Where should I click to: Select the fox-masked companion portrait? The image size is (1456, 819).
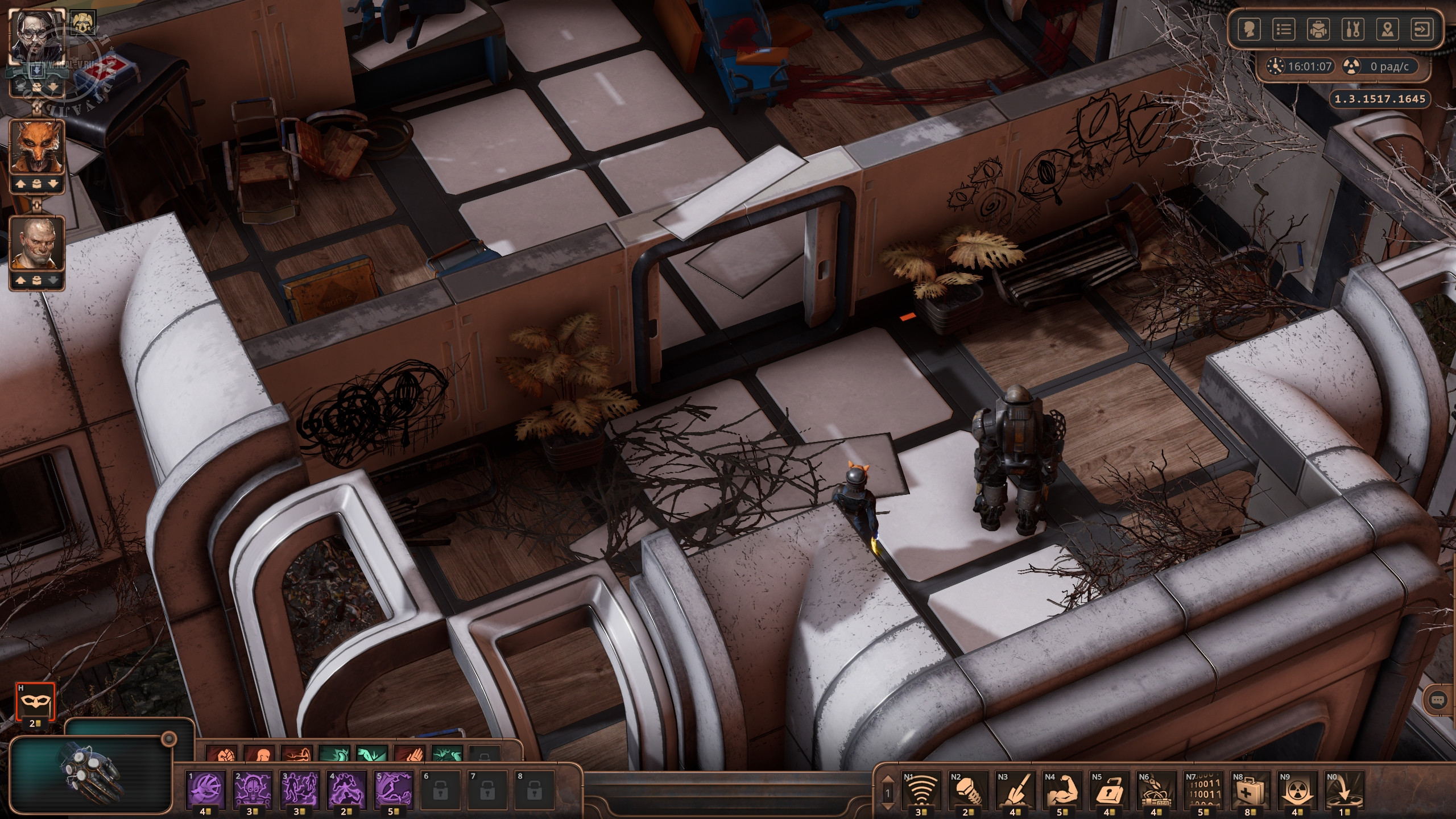point(37,147)
